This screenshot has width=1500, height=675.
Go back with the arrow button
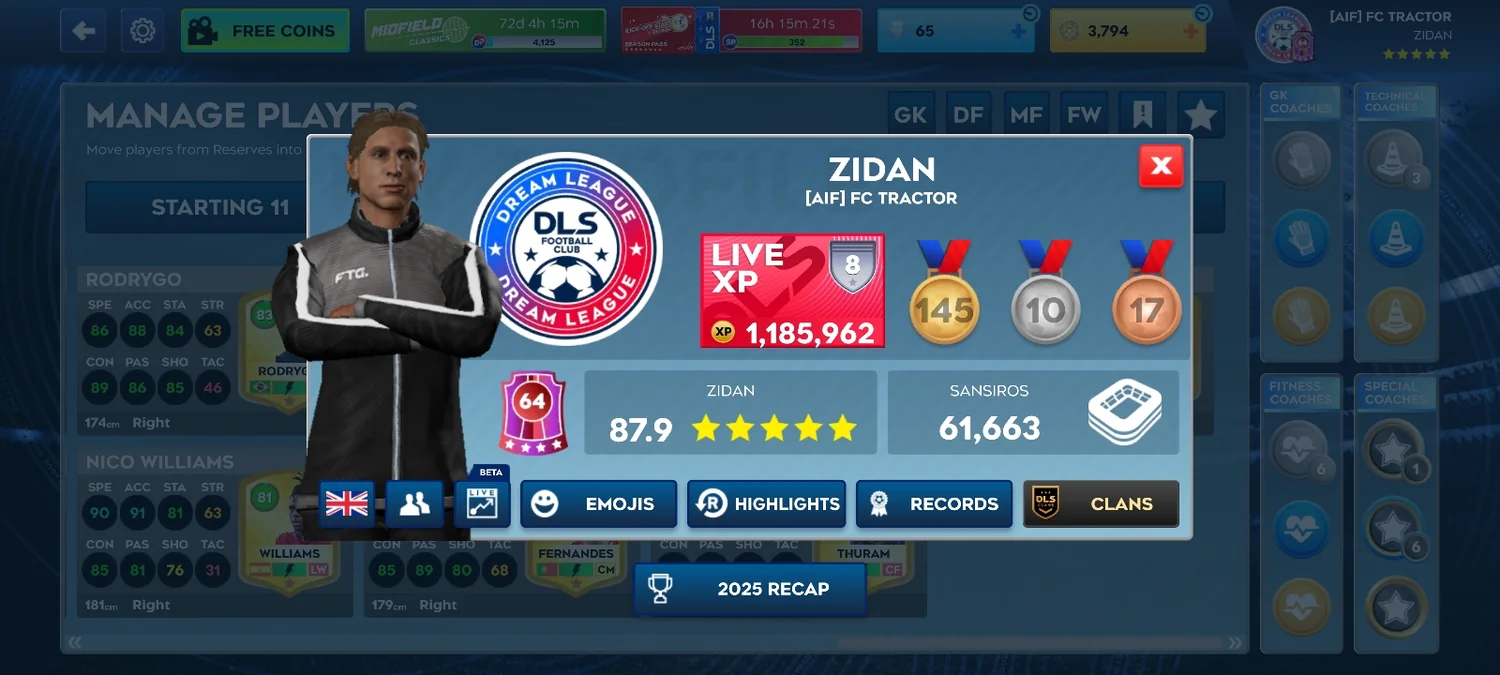[83, 31]
